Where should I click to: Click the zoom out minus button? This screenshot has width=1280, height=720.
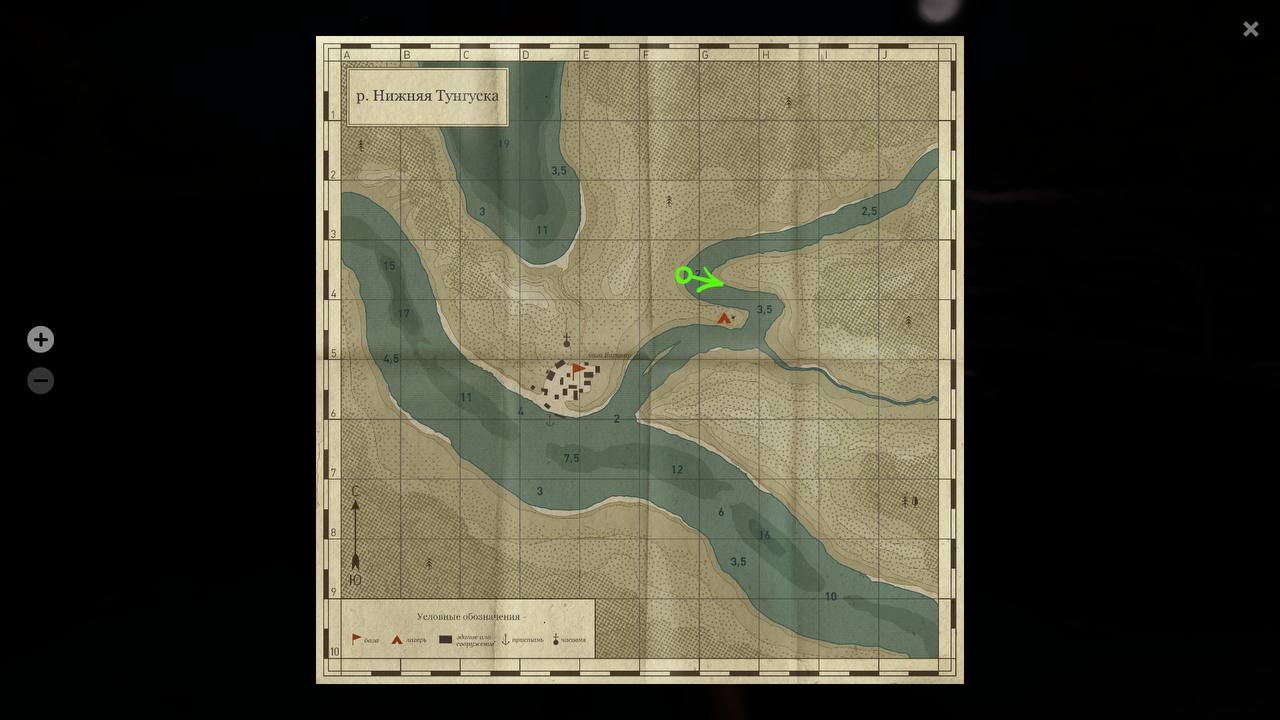point(40,380)
